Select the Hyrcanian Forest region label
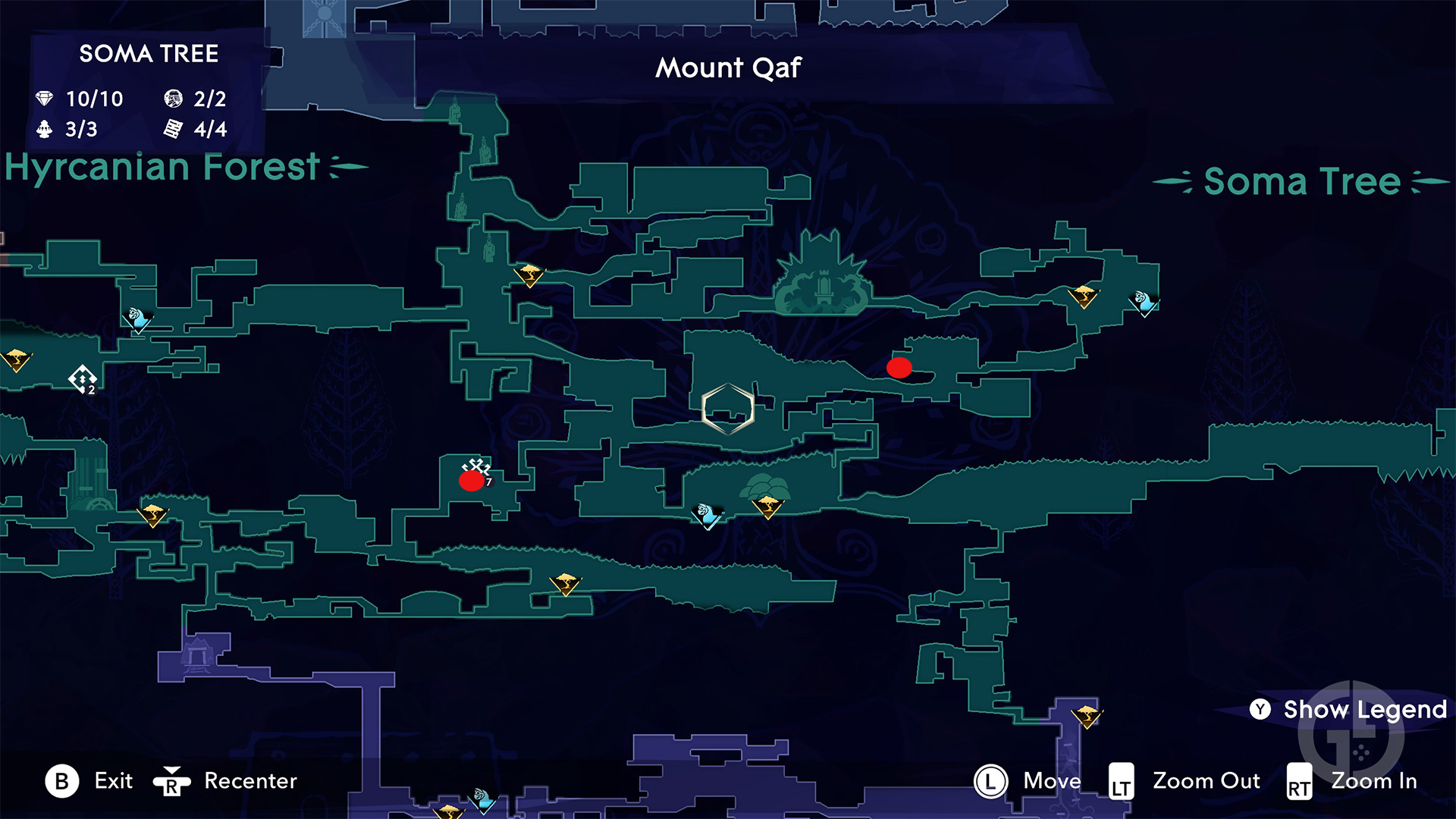This screenshot has height=819, width=1456. tap(162, 167)
